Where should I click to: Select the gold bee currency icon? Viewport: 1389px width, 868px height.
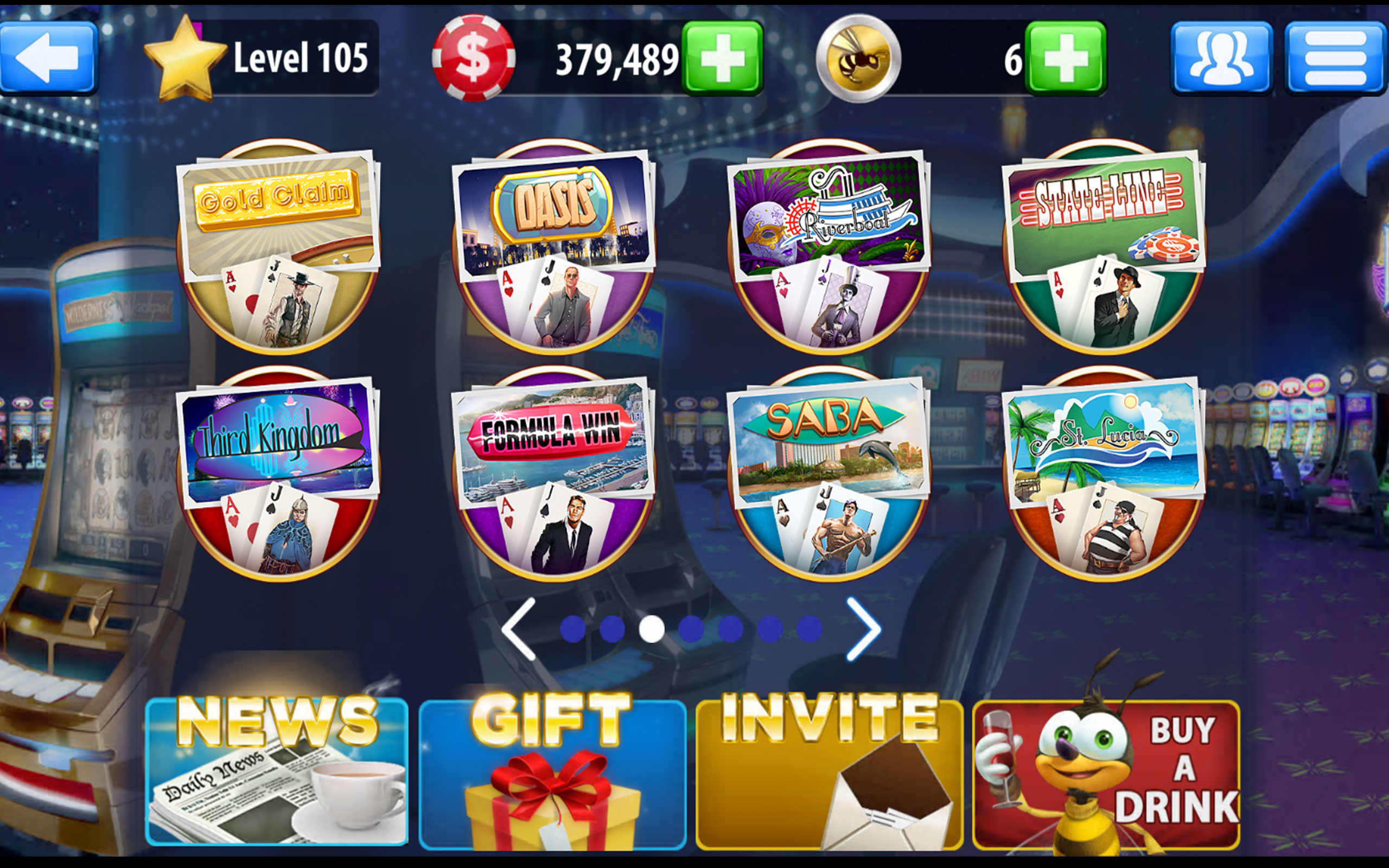tap(862, 58)
